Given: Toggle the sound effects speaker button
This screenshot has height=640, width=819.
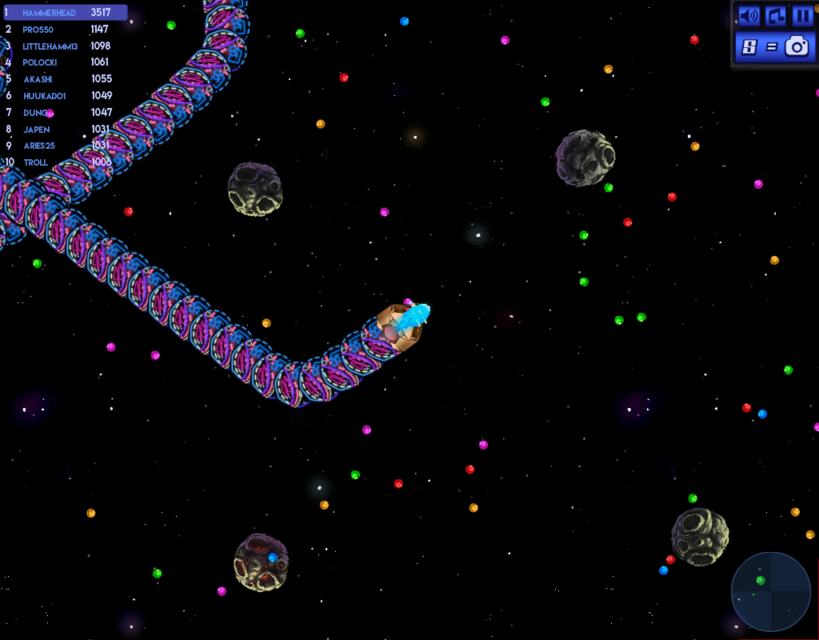Looking at the screenshot, I should click(748, 16).
